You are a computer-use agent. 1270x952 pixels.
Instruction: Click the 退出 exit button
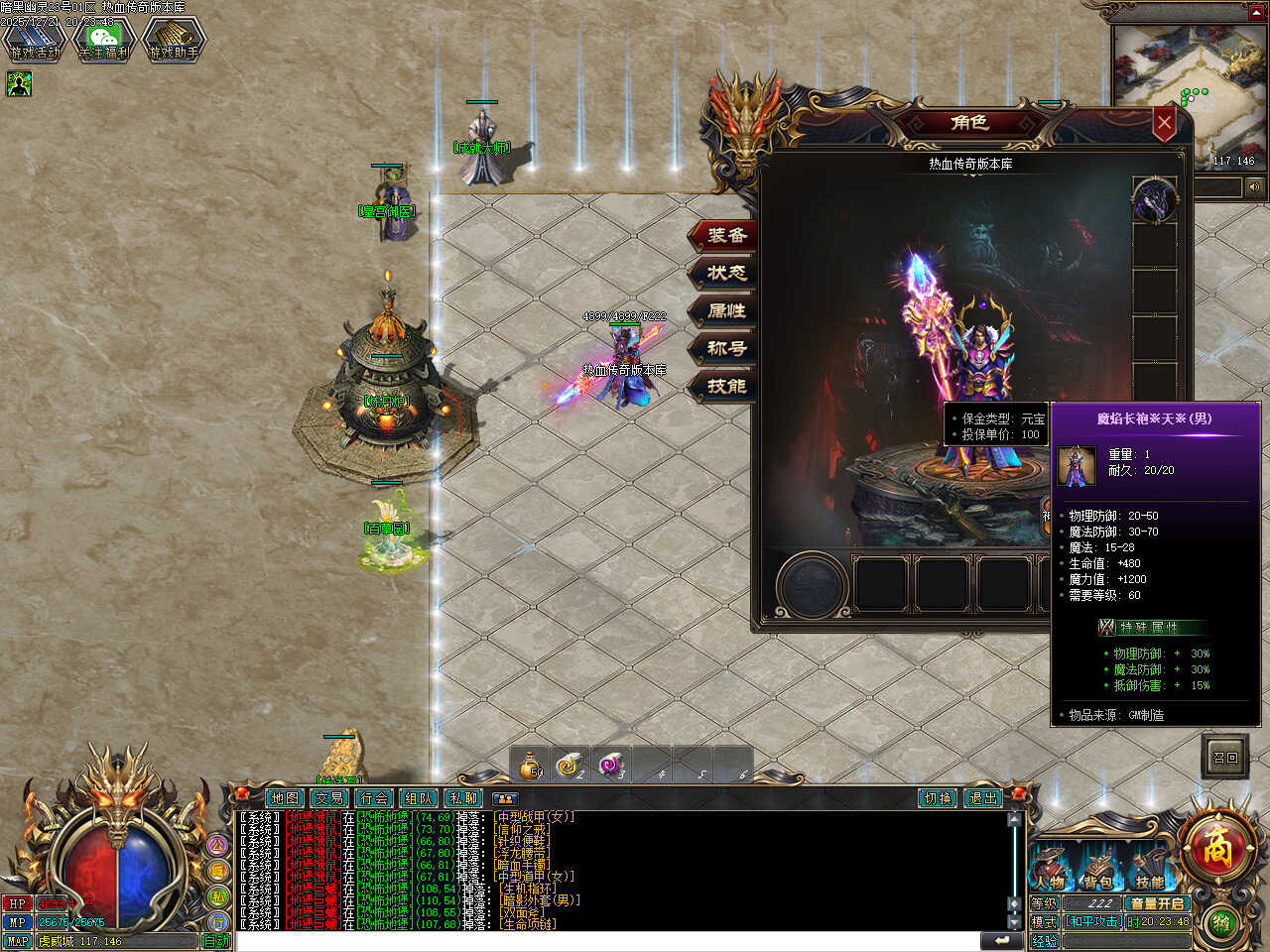[982, 798]
